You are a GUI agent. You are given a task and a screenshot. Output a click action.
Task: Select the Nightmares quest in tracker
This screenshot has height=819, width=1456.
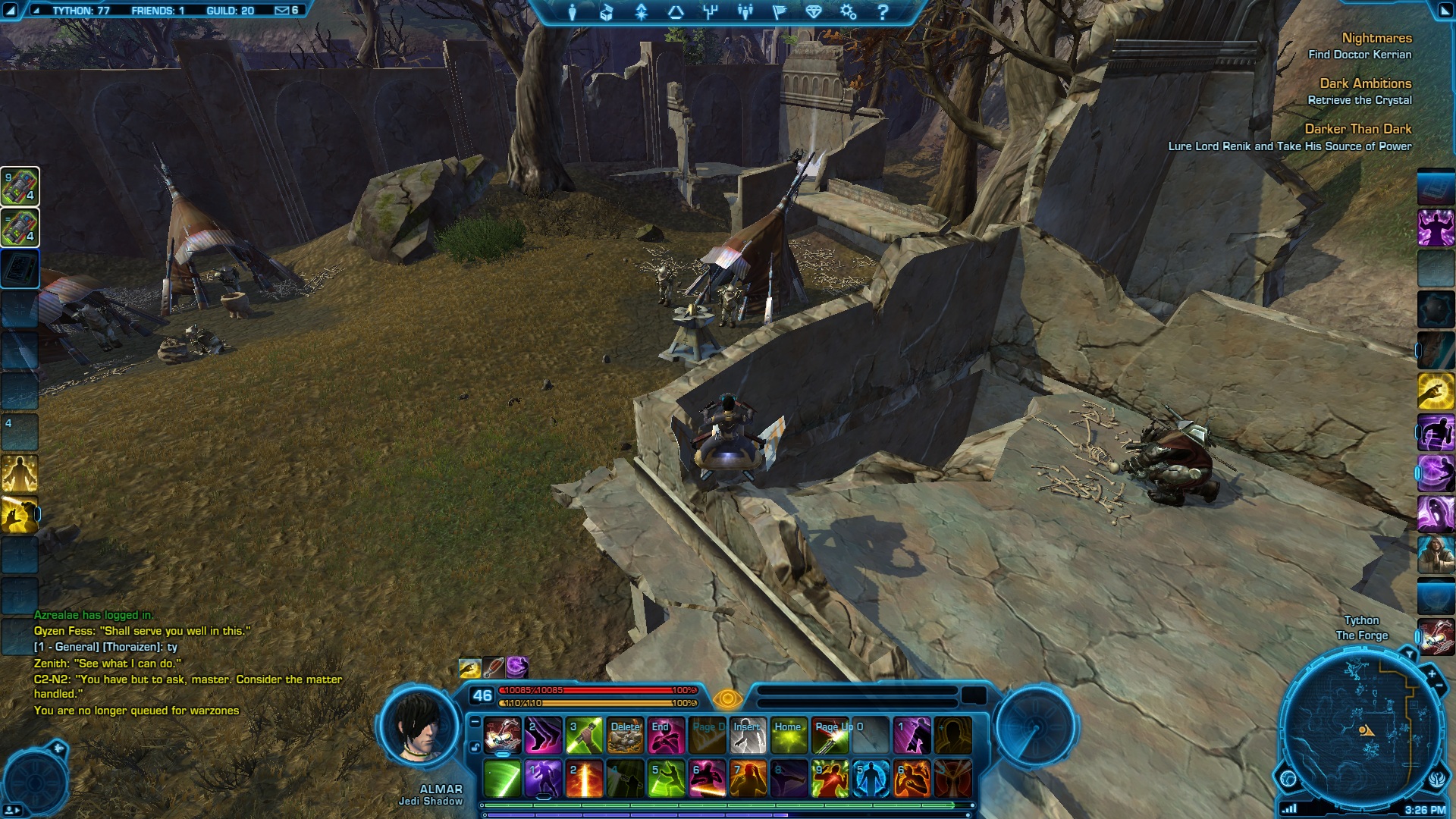1376,38
